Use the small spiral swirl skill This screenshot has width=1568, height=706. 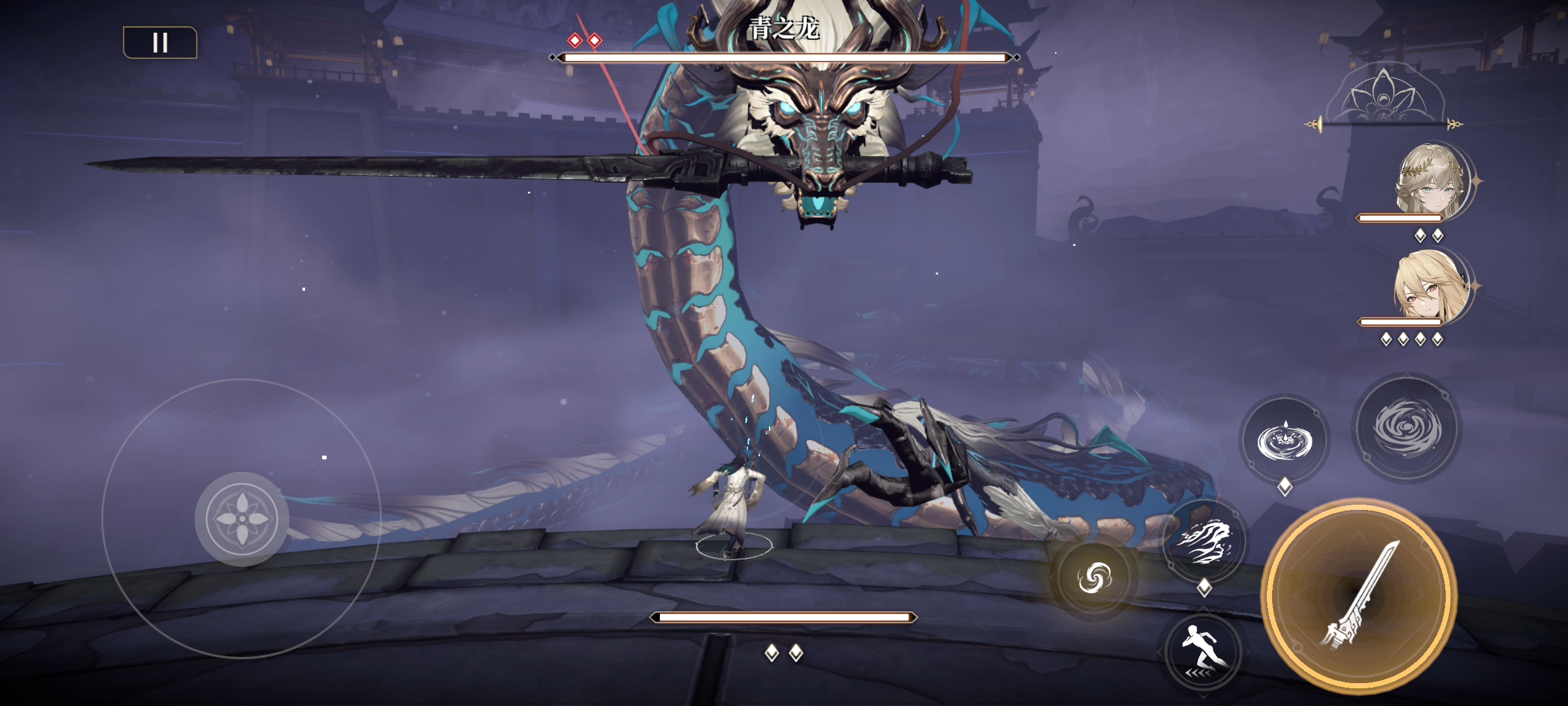[x=1094, y=579]
